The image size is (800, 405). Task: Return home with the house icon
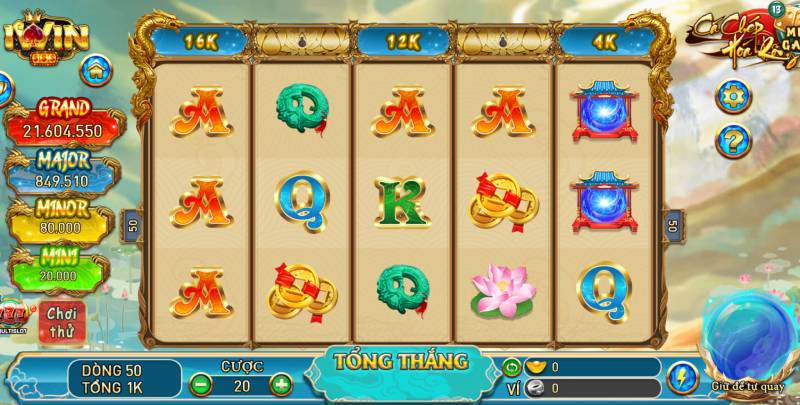96,71
